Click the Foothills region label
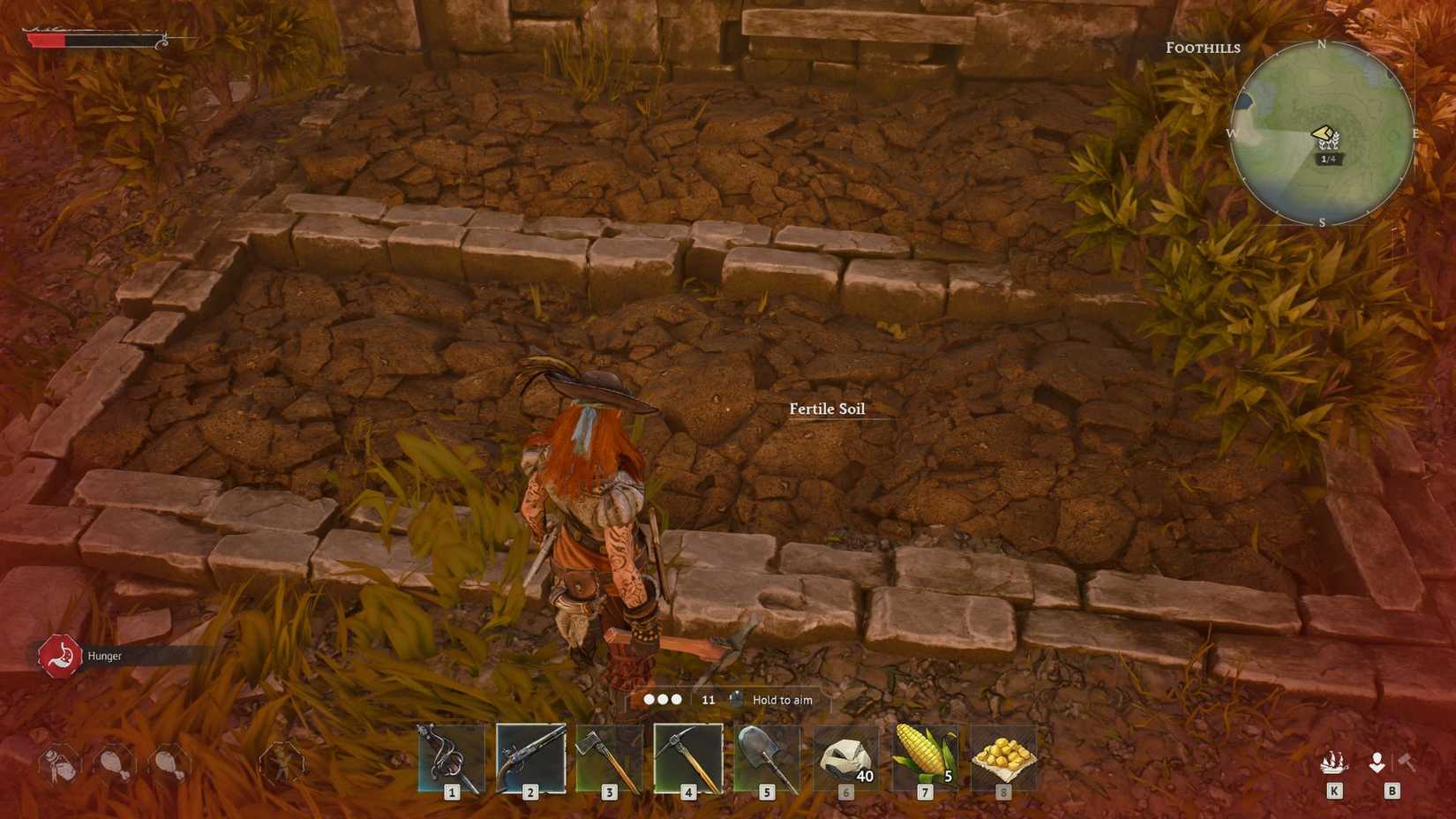This screenshot has width=1456, height=819. [1202, 48]
